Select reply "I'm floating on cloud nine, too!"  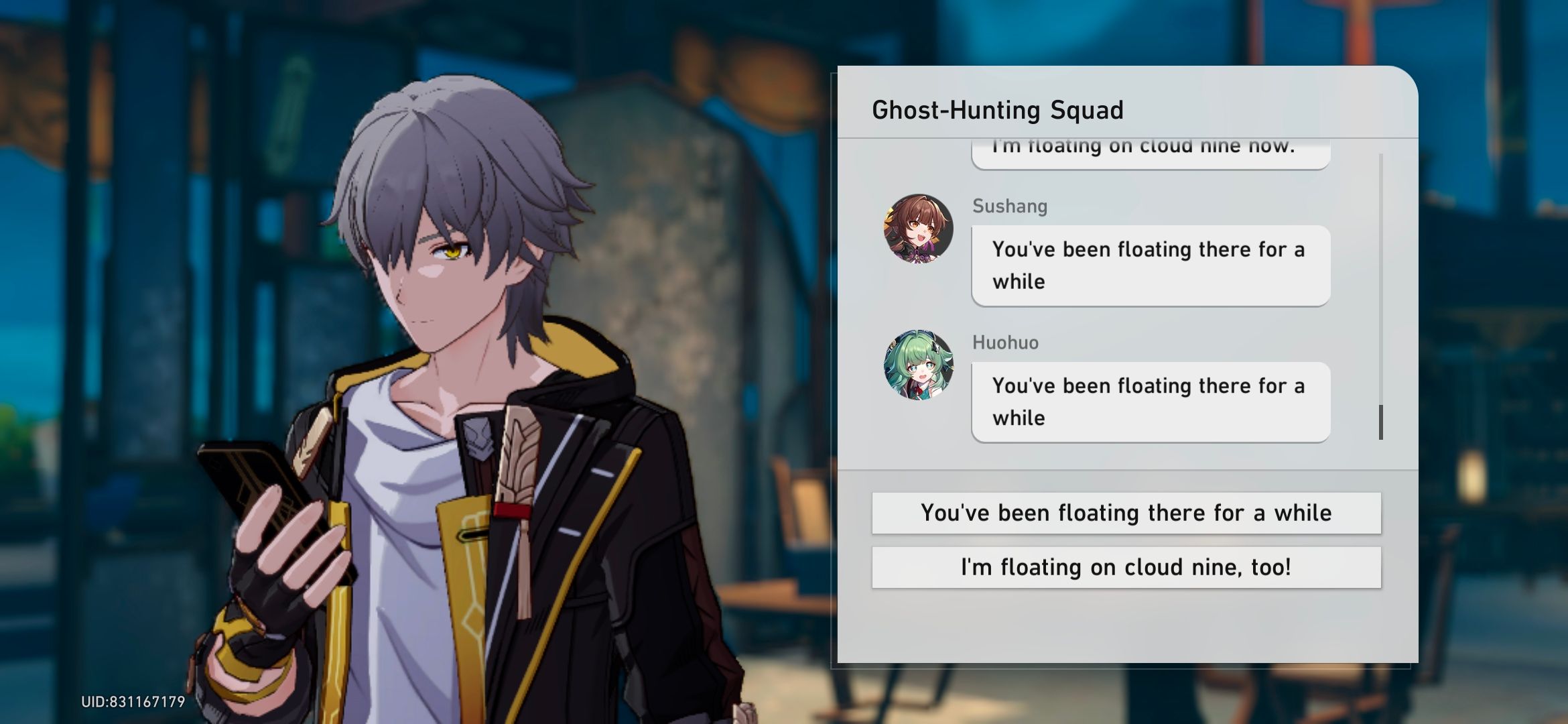[1126, 566]
